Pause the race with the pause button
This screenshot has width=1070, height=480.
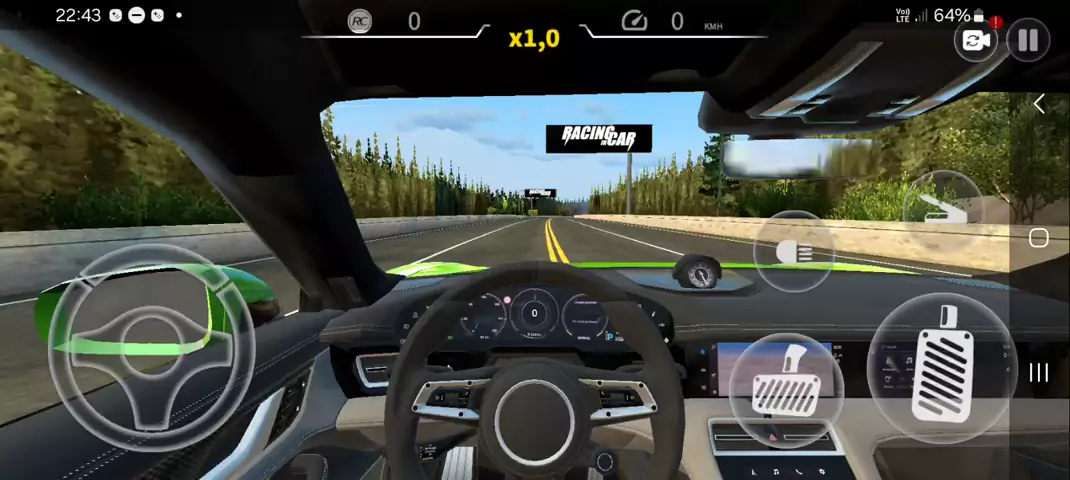pos(1027,40)
